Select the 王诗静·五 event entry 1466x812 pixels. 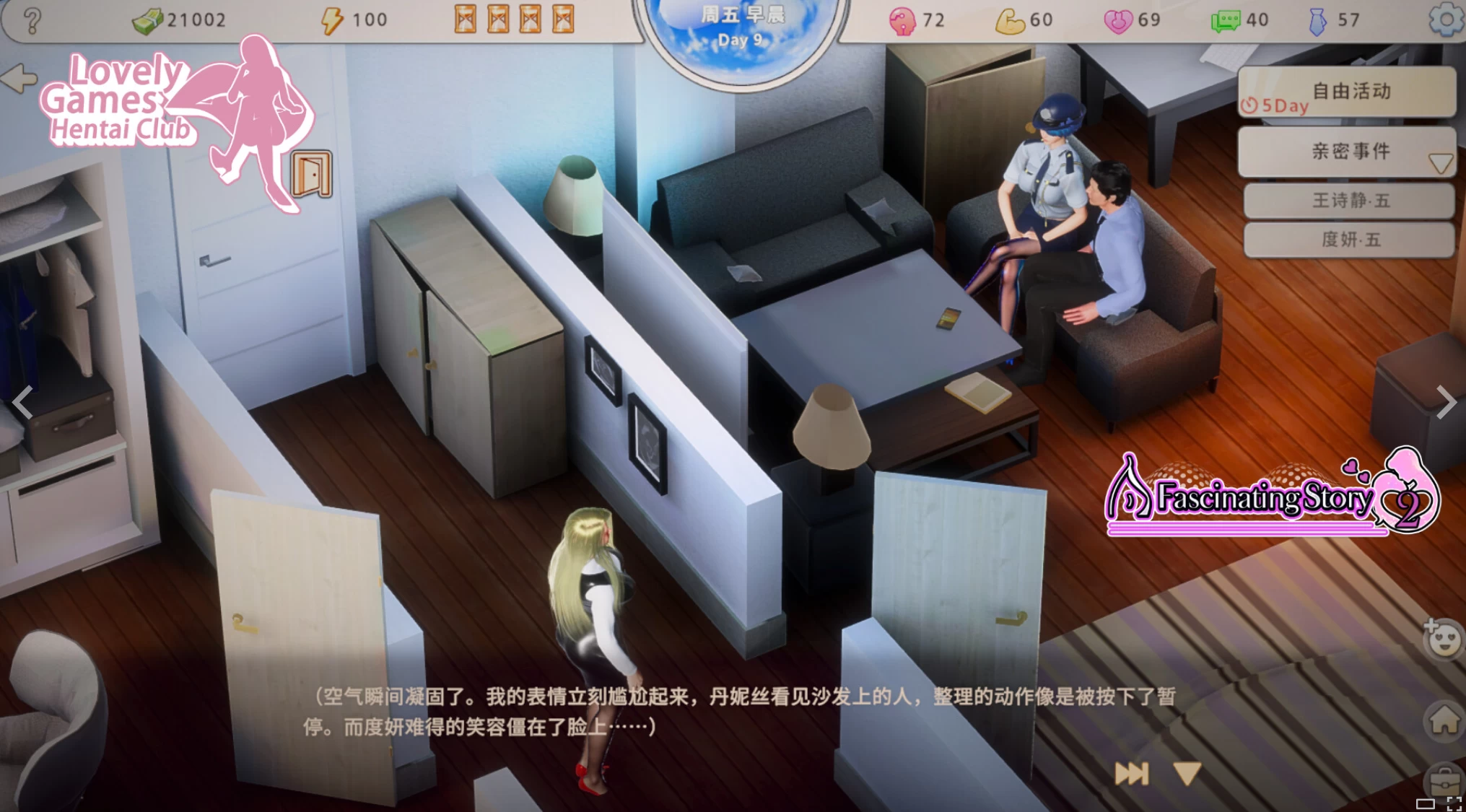tap(1349, 201)
